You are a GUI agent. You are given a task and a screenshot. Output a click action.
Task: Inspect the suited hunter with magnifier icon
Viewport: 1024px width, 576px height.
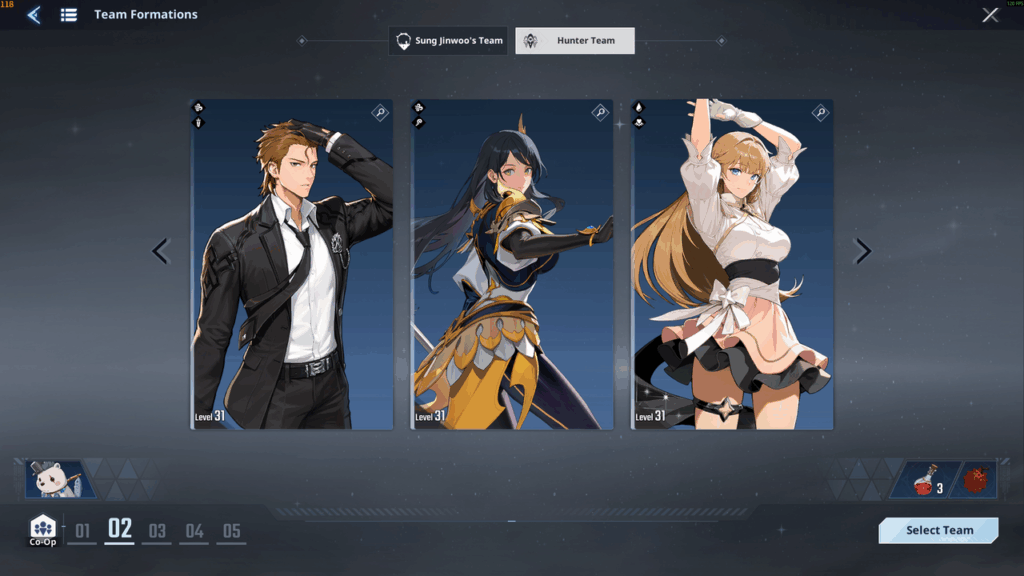[x=380, y=113]
